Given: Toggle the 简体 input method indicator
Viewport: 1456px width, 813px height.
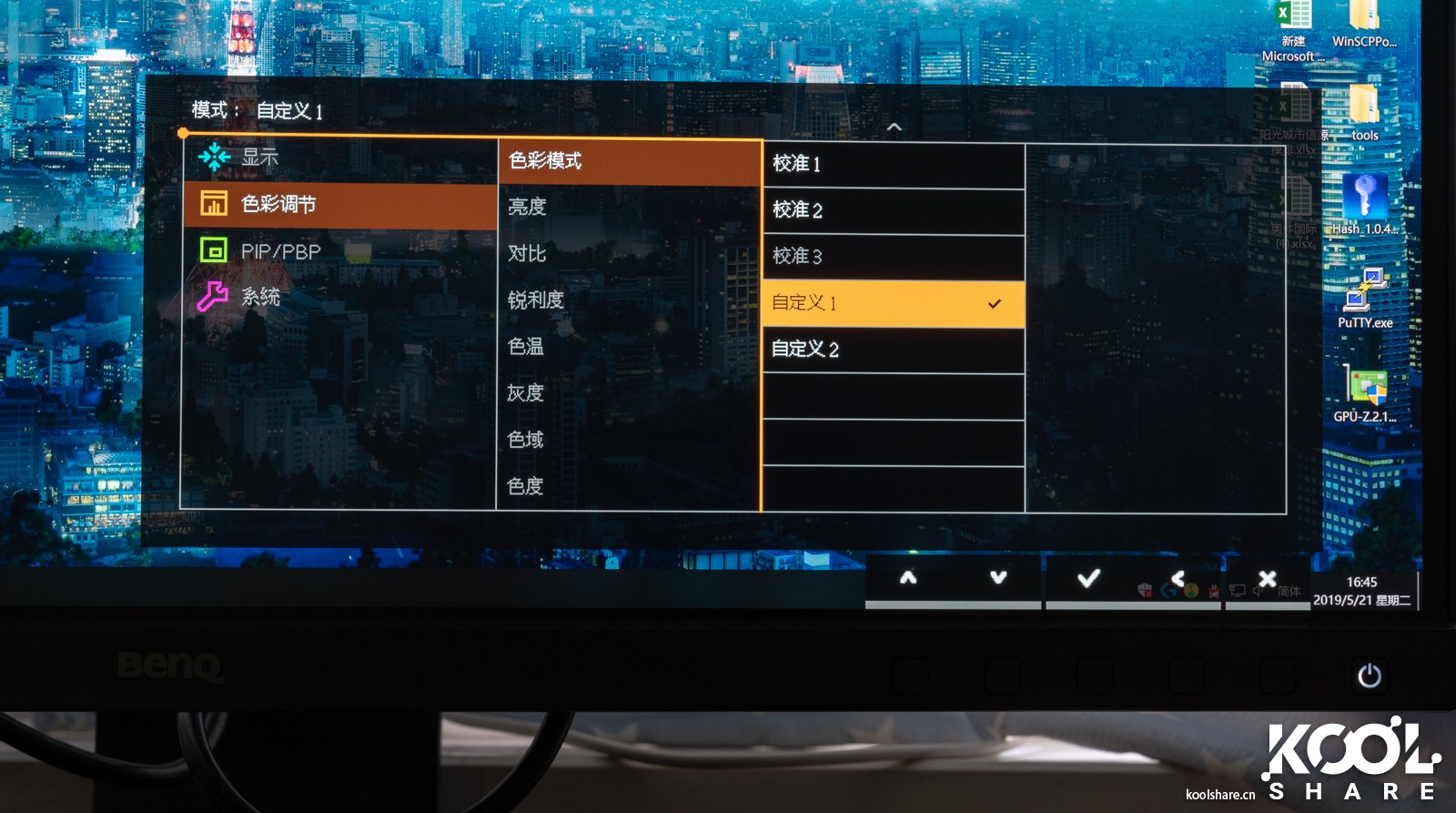Looking at the screenshot, I should pos(1291,591).
